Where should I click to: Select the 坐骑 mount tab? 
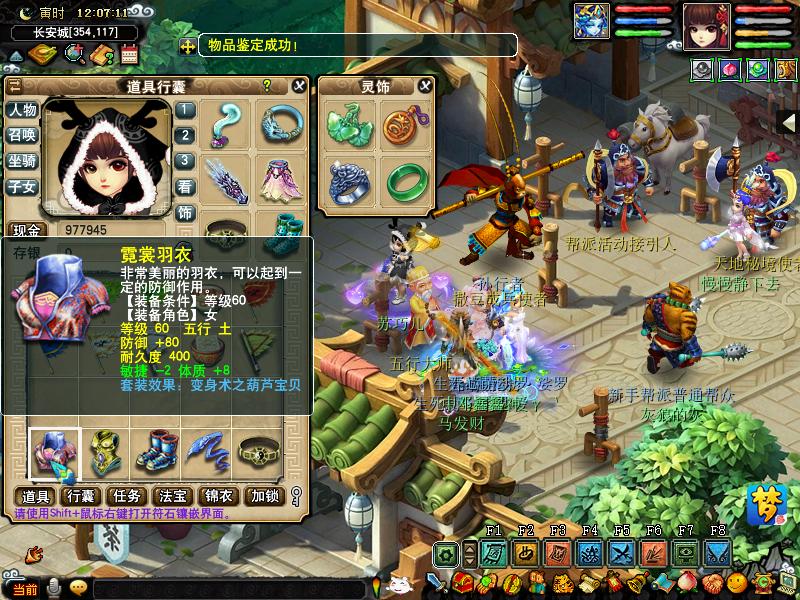[22, 161]
